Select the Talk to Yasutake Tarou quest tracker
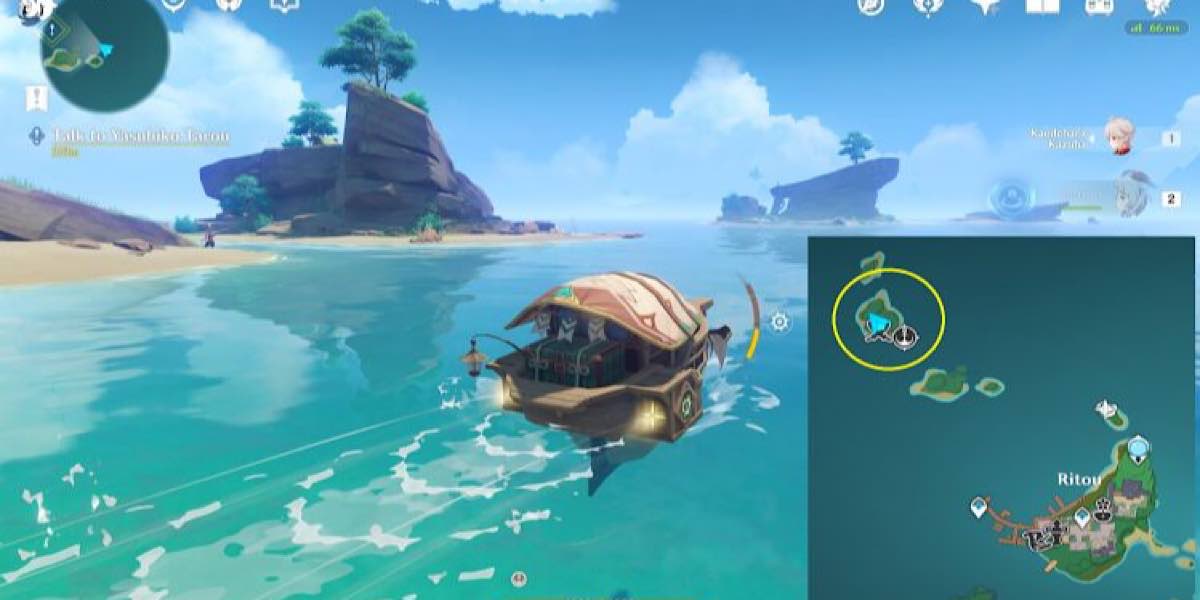 pos(140,137)
